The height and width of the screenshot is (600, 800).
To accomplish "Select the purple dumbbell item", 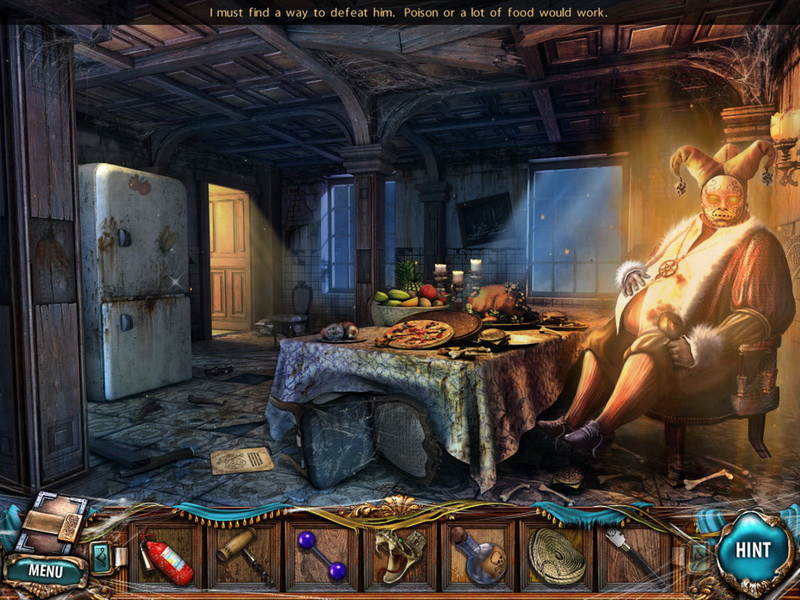I will point(323,555).
